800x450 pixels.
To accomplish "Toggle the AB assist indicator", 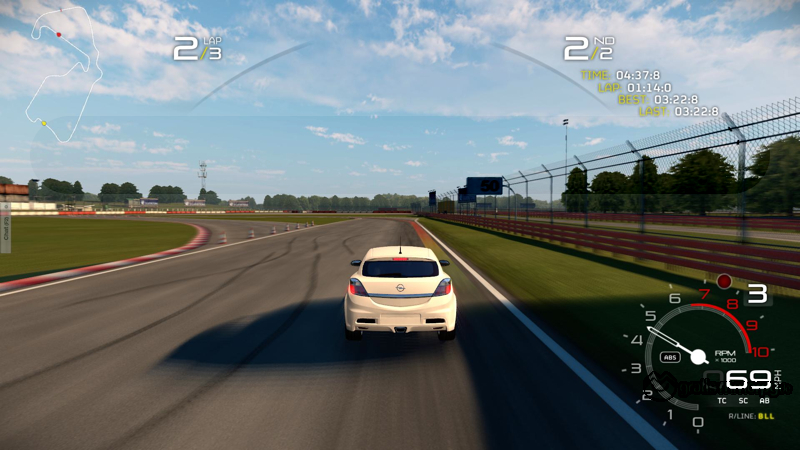I will click(x=765, y=400).
